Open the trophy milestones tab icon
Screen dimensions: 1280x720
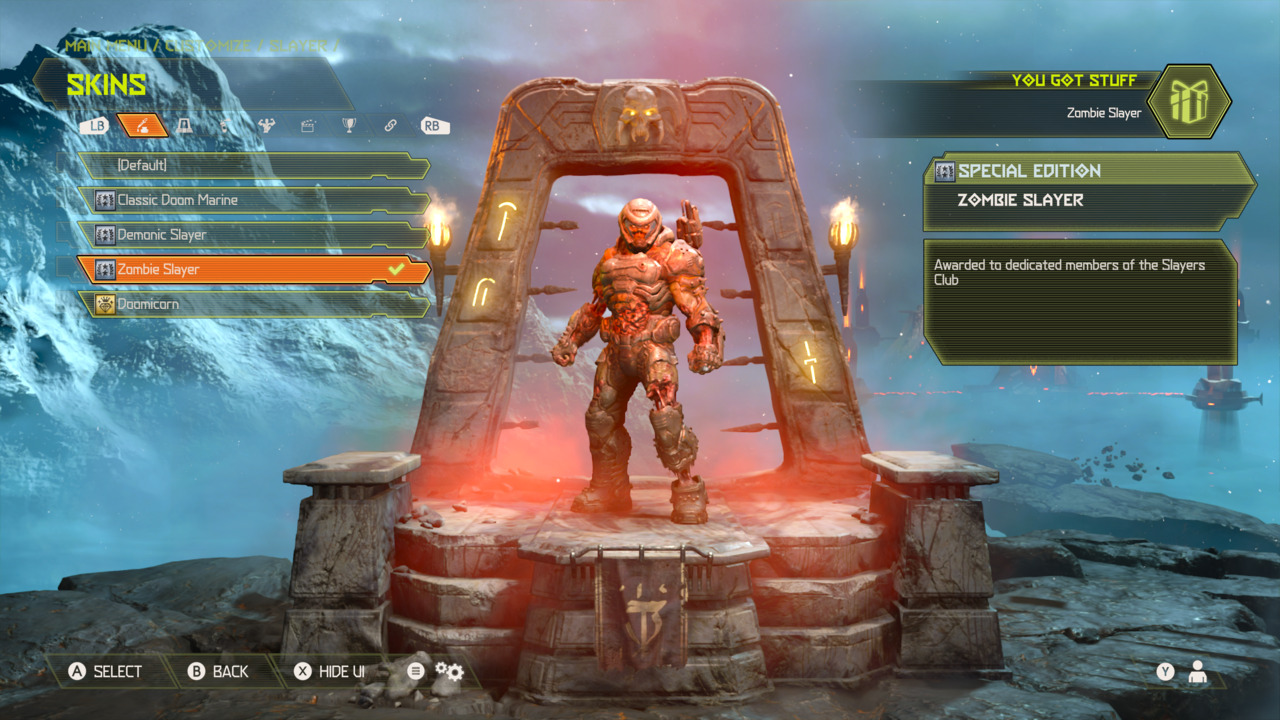(x=349, y=126)
